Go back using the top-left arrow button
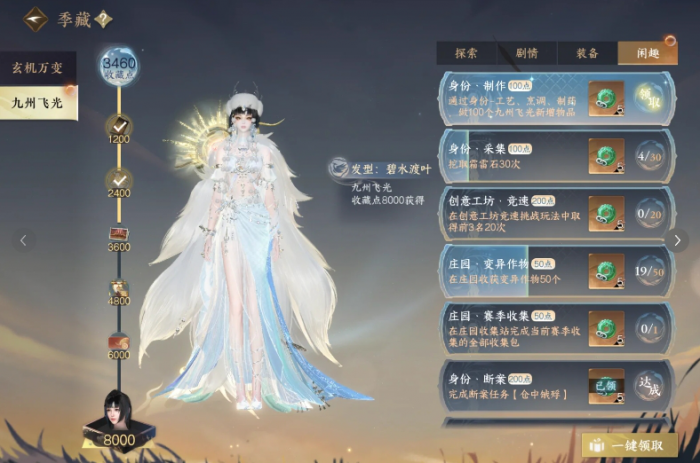 pos(36,19)
